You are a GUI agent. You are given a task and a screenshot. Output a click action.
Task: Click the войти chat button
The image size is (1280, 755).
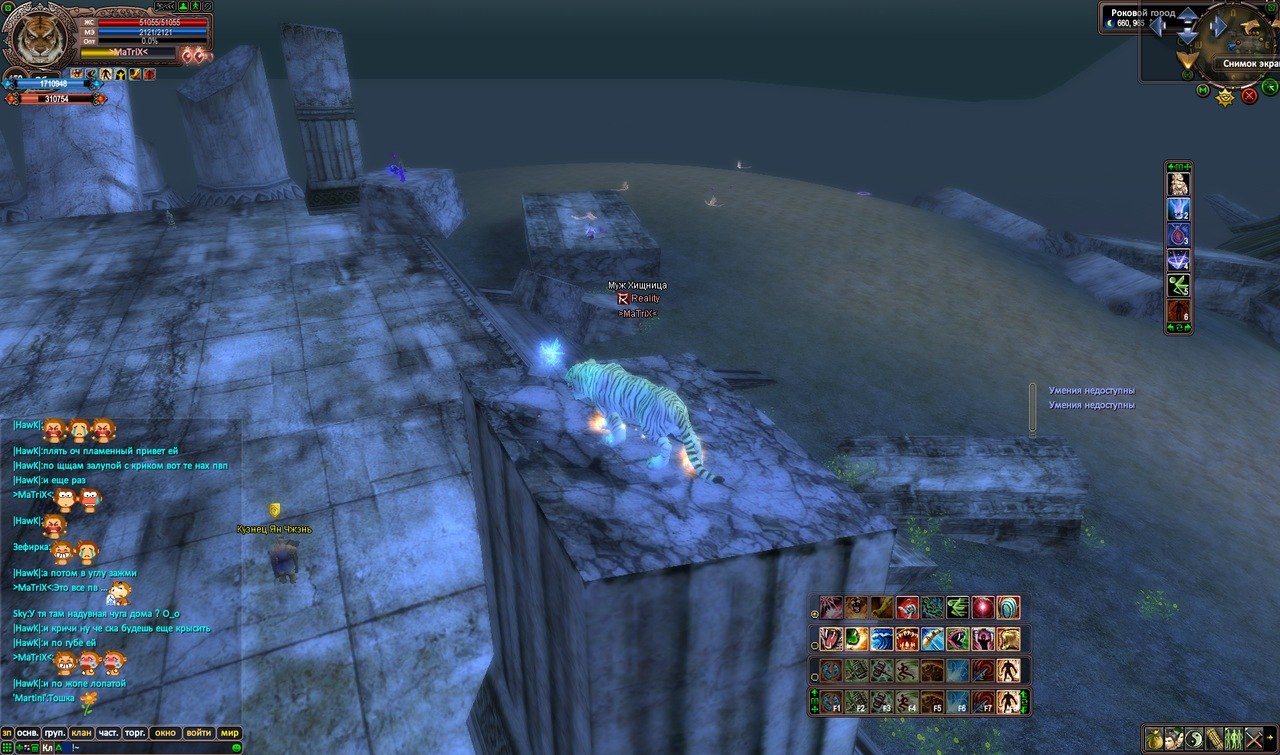pos(198,732)
